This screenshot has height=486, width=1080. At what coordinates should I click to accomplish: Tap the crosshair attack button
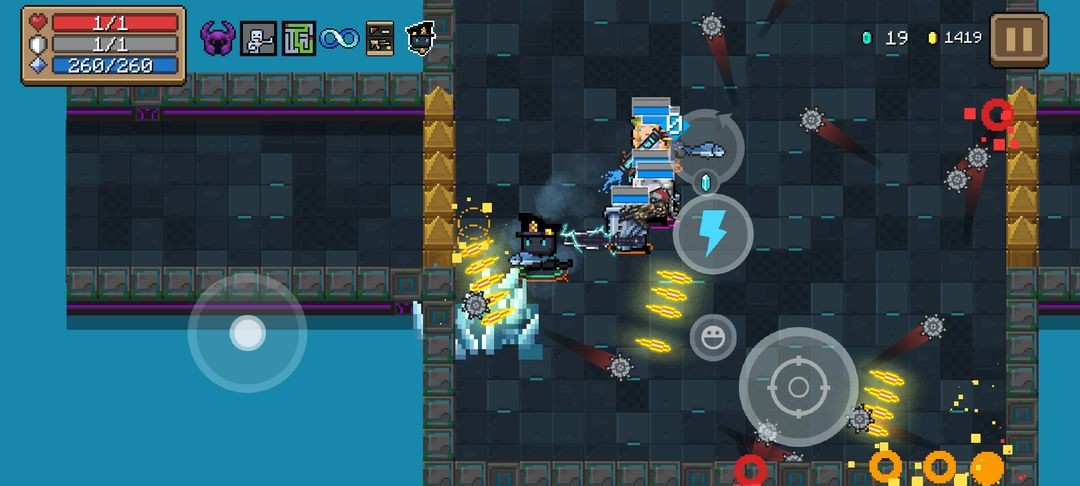click(x=797, y=386)
